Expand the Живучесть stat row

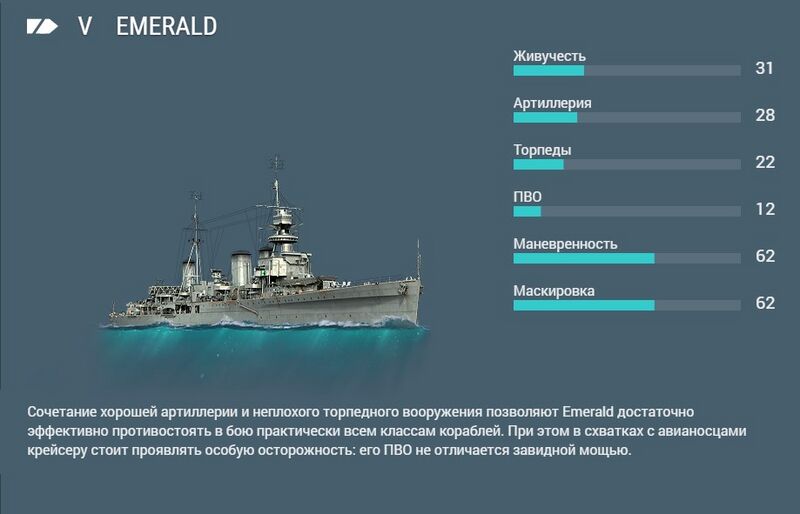click(x=549, y=56)
